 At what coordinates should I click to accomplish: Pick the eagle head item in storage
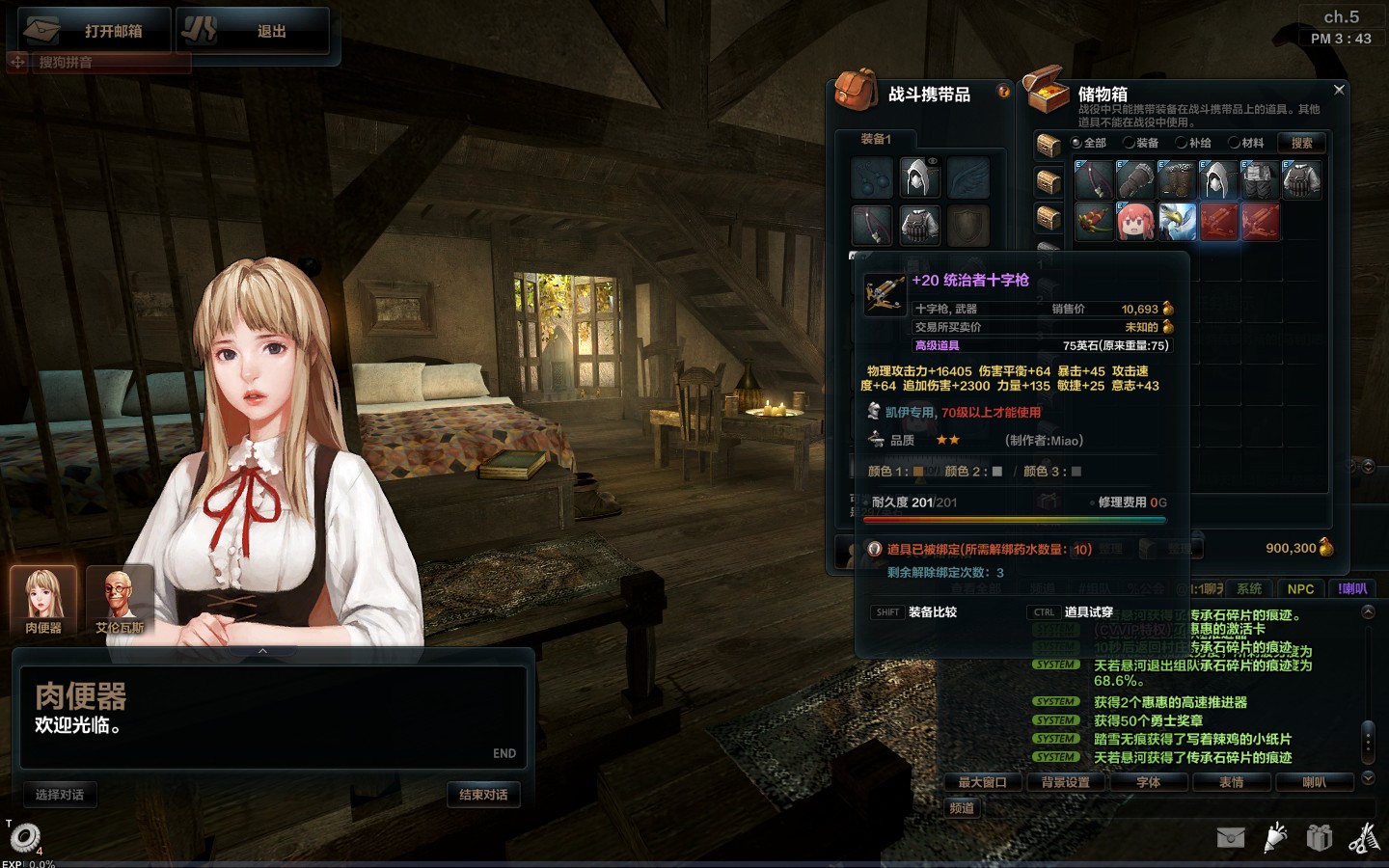(1177, 221)
